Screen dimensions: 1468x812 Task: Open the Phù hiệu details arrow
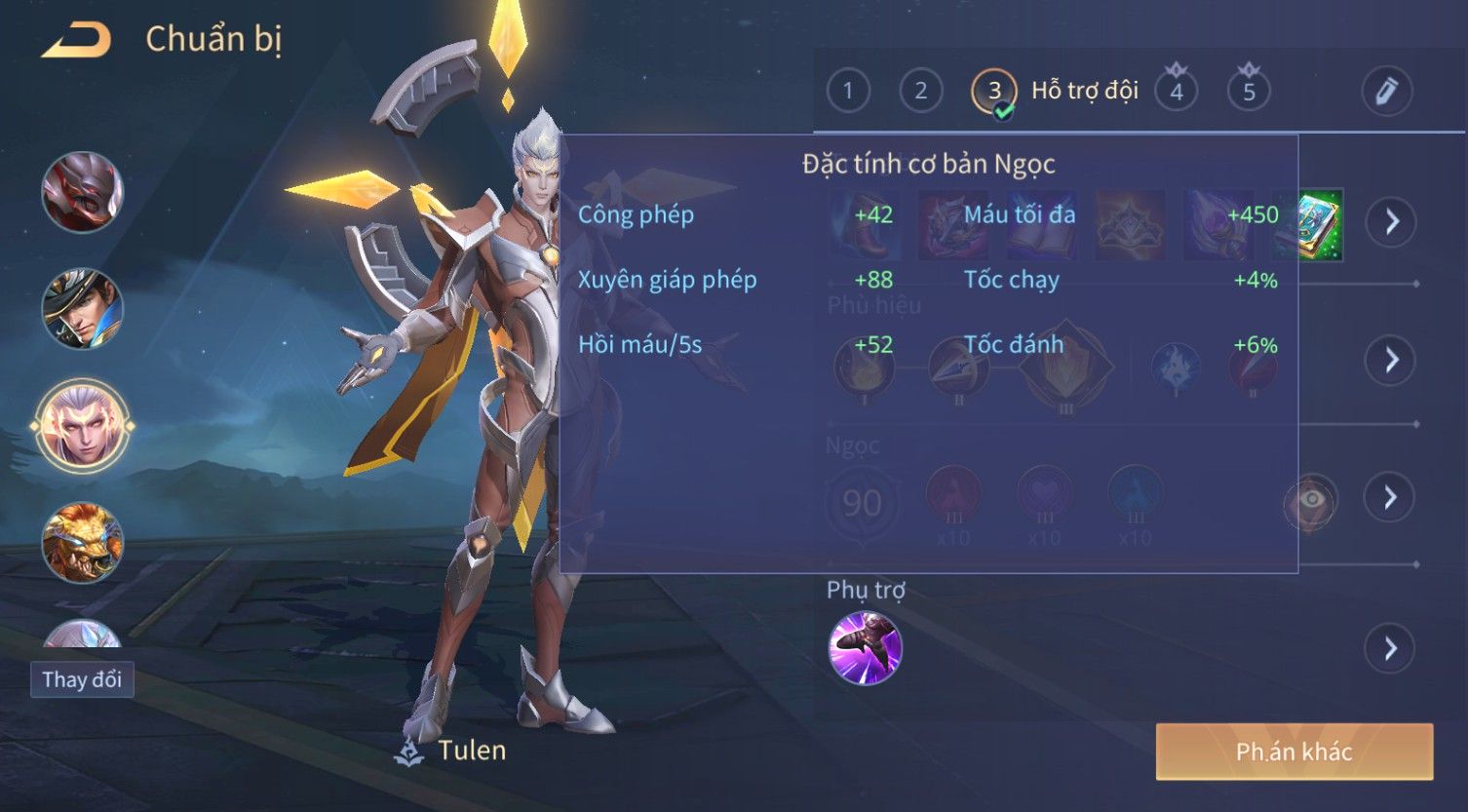tap(1391, 361)
